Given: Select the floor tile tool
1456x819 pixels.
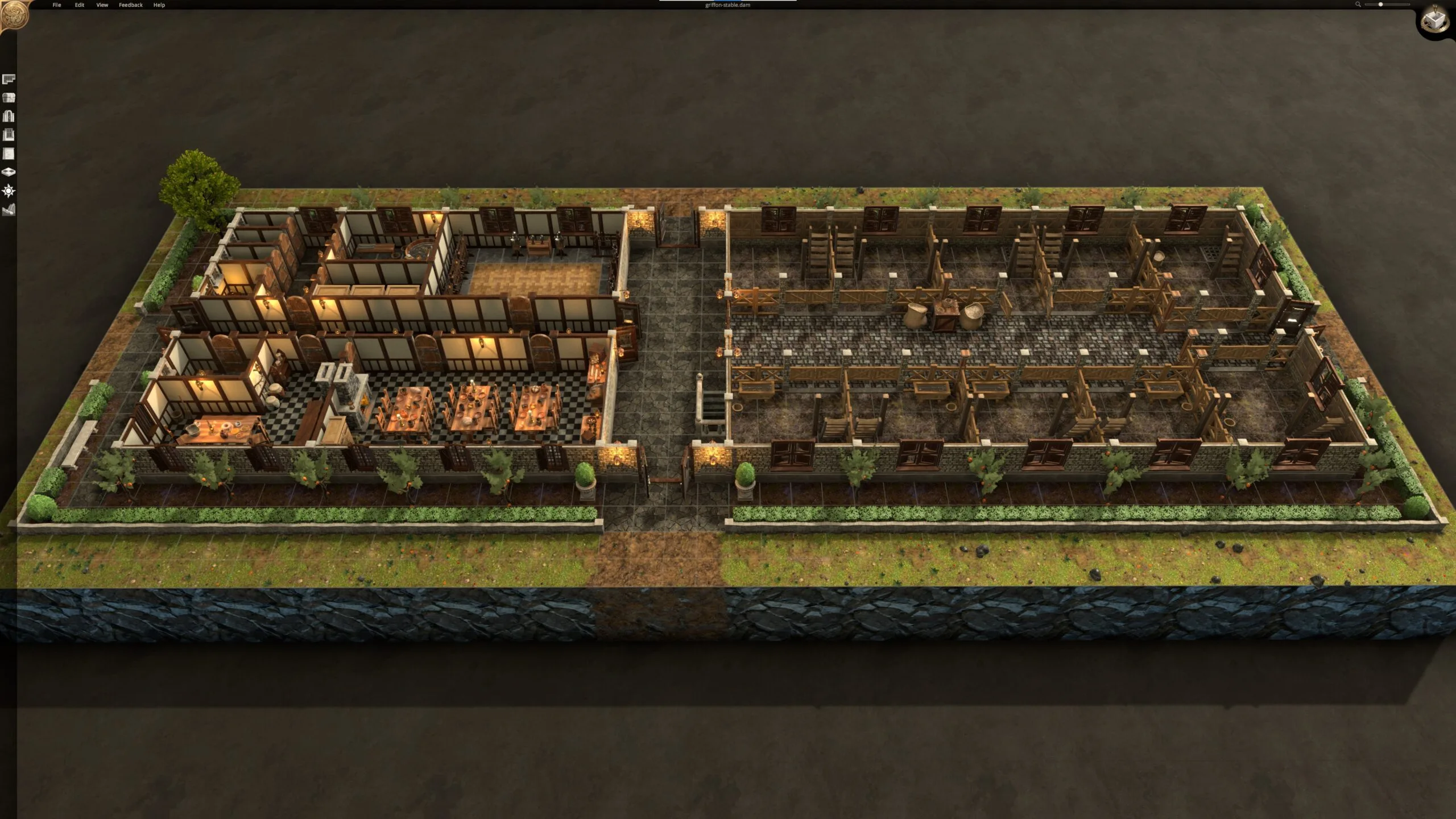Looking at the screenshot, I should (8, 171).
